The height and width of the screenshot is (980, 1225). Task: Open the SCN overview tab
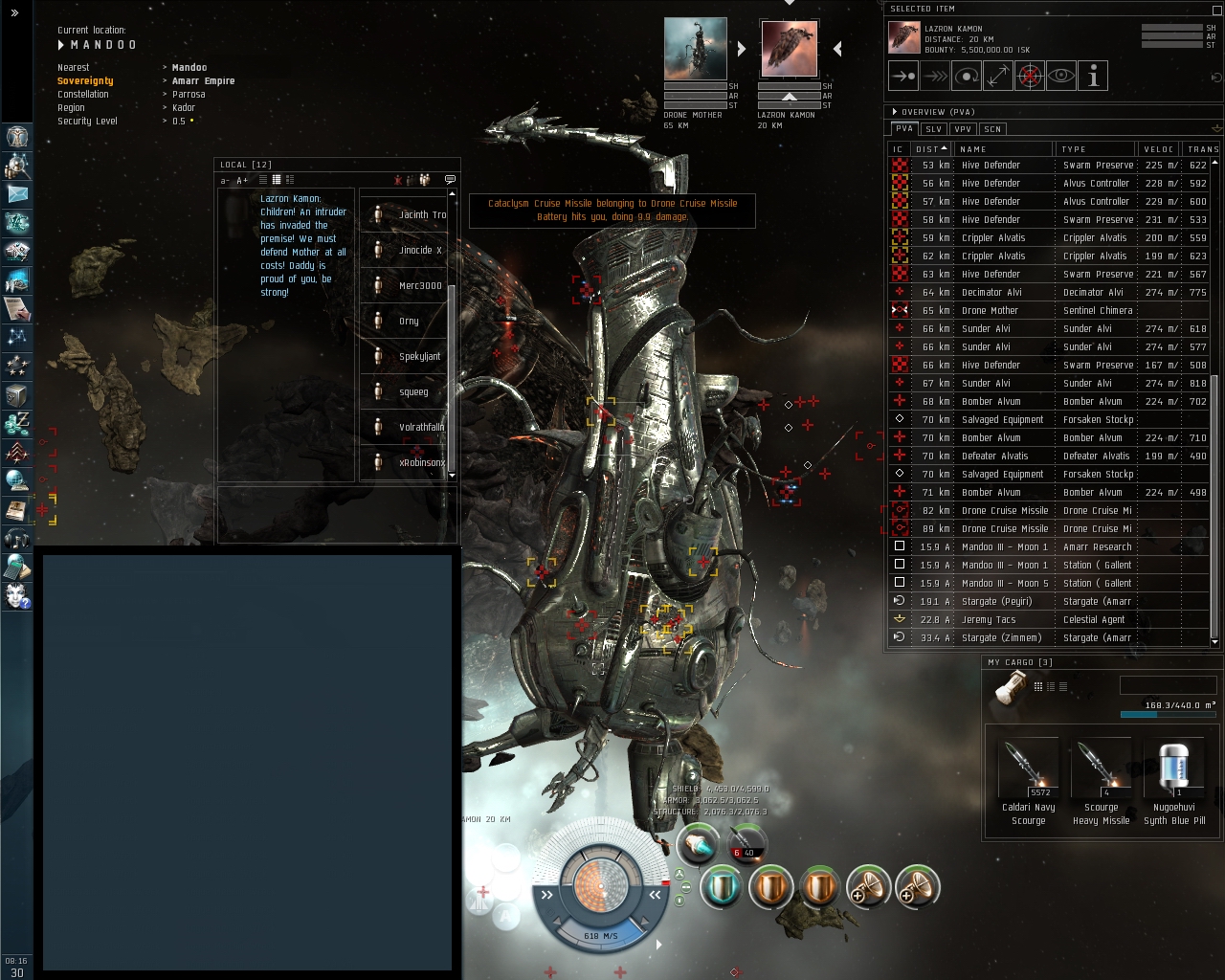[x=992, y=129]
